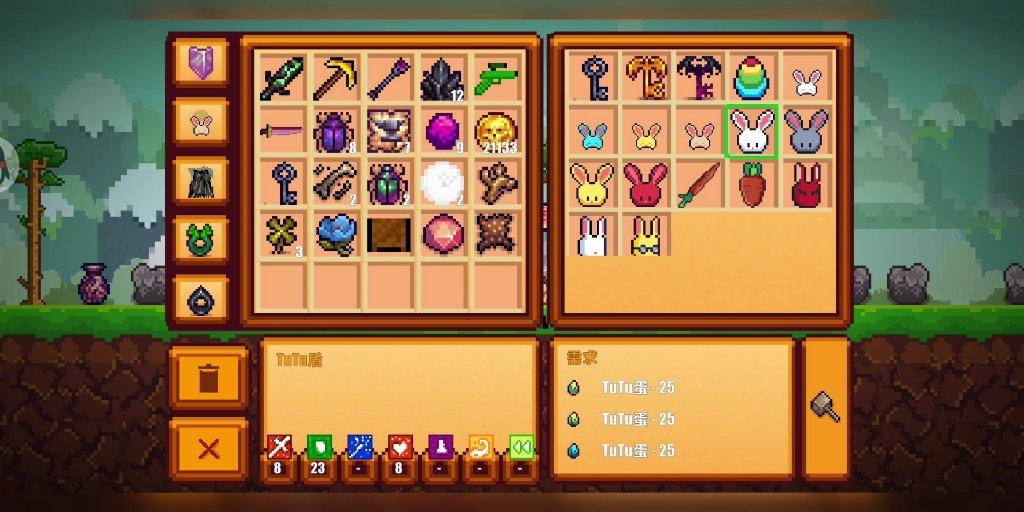Select the large carrot recipe
The image size is (1024, 512).
click(x=753, y=184)
